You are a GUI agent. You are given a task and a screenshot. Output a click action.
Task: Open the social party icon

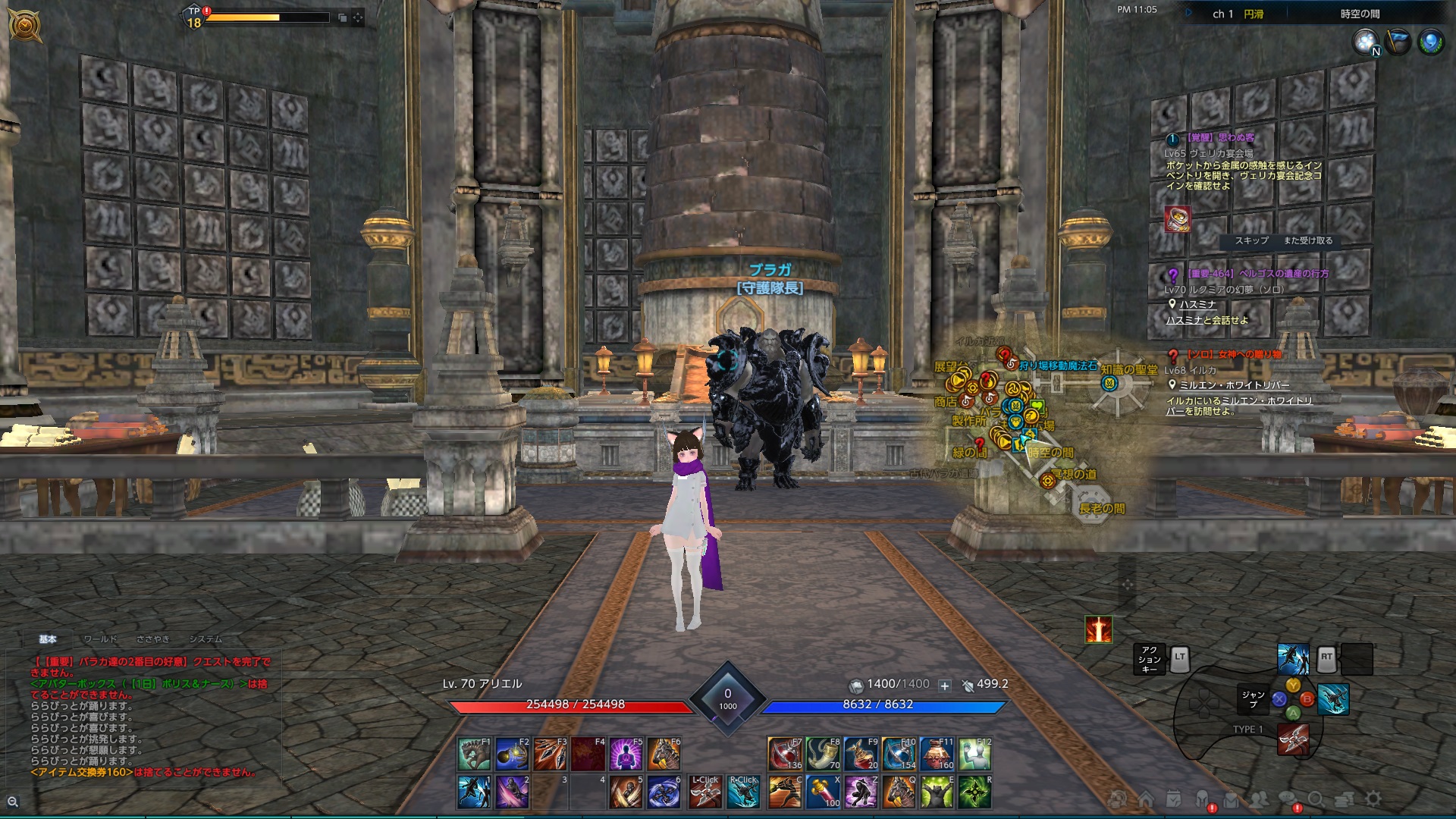(1258, 799)
